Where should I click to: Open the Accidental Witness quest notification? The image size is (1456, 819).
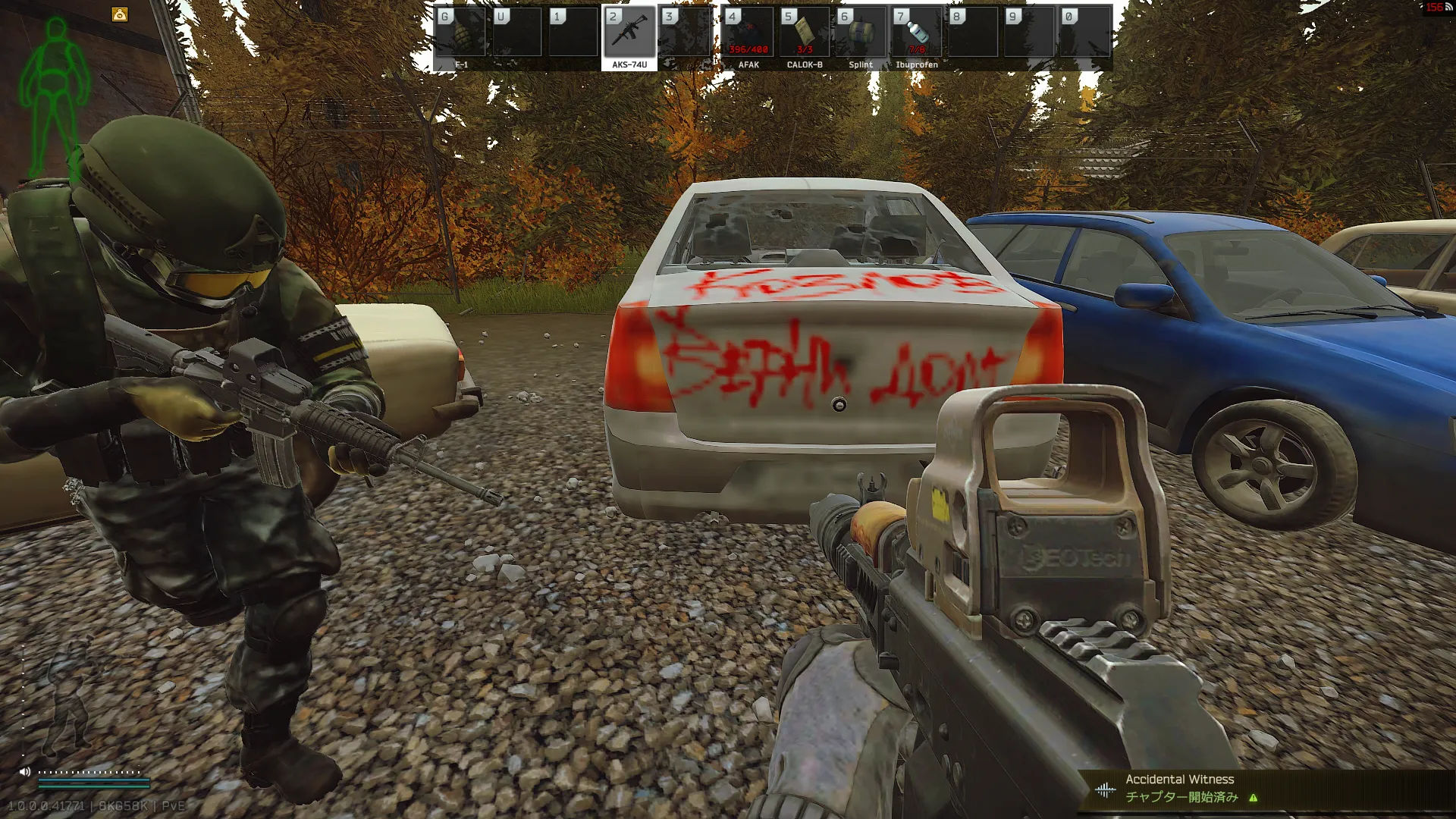(x=1179, y=788)
